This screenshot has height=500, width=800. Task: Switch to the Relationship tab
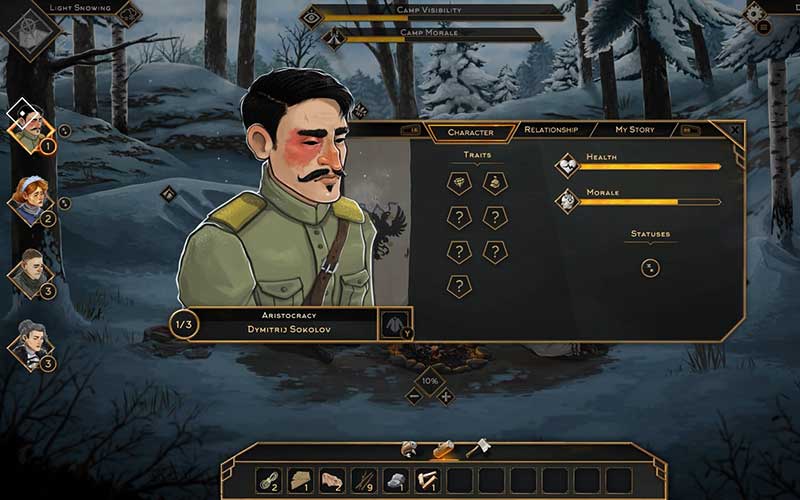point(551,130)
